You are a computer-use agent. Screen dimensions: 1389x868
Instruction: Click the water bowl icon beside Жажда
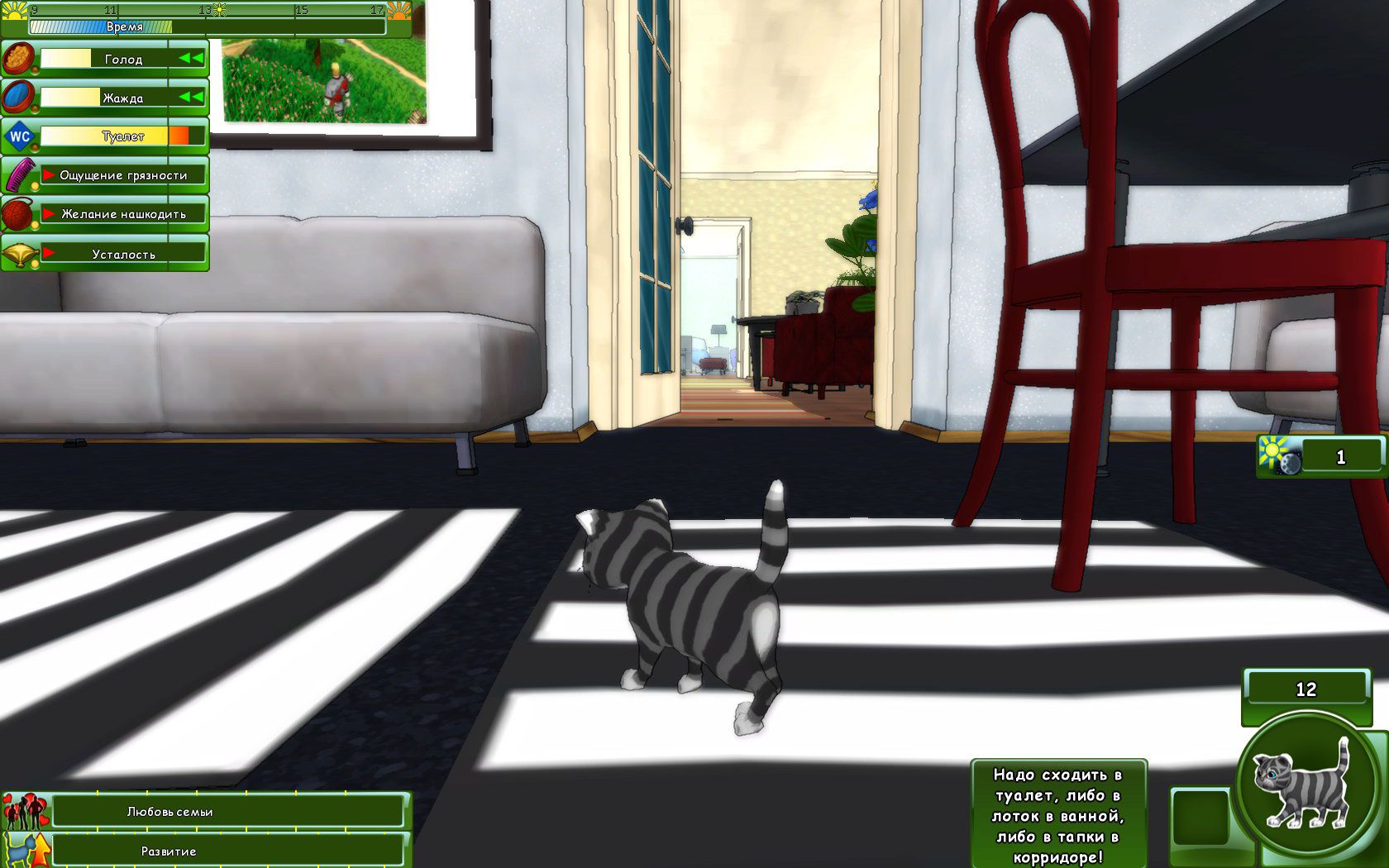click(x=16, y=97)
